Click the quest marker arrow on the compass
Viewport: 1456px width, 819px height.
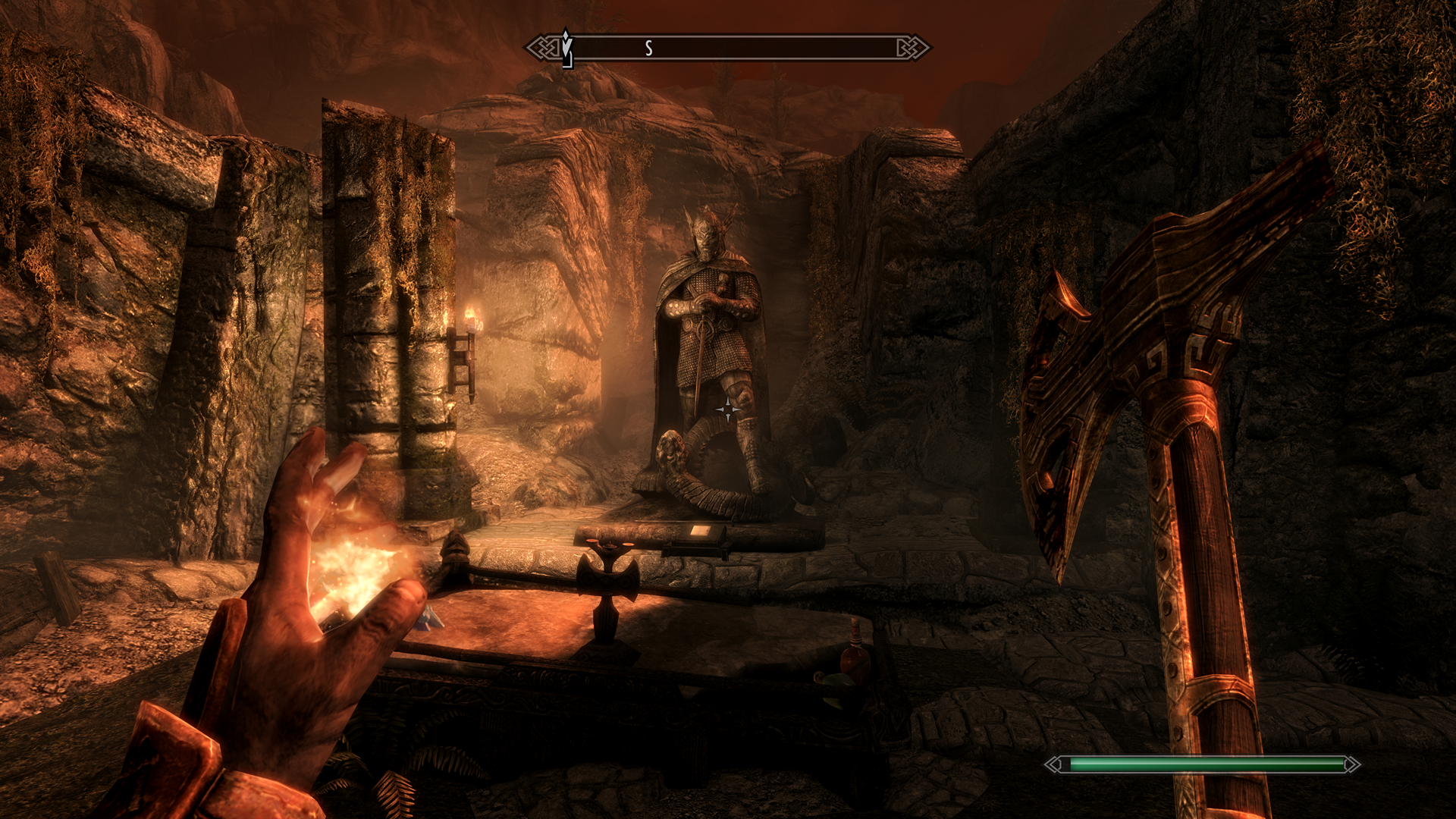click(x=566, y=47)
